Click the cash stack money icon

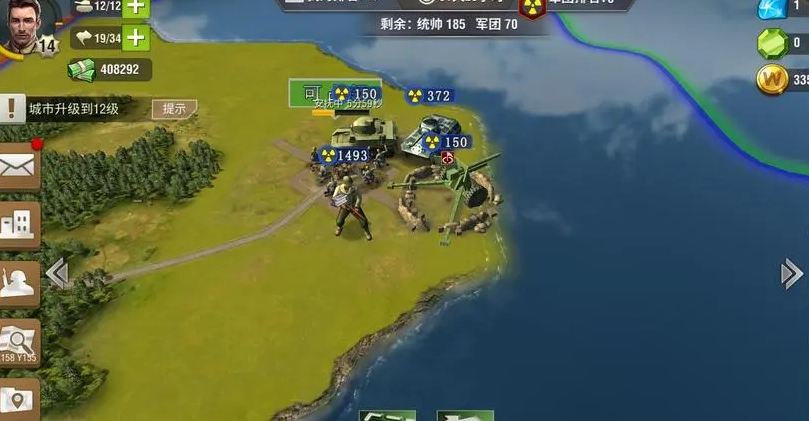click(82, 69)
